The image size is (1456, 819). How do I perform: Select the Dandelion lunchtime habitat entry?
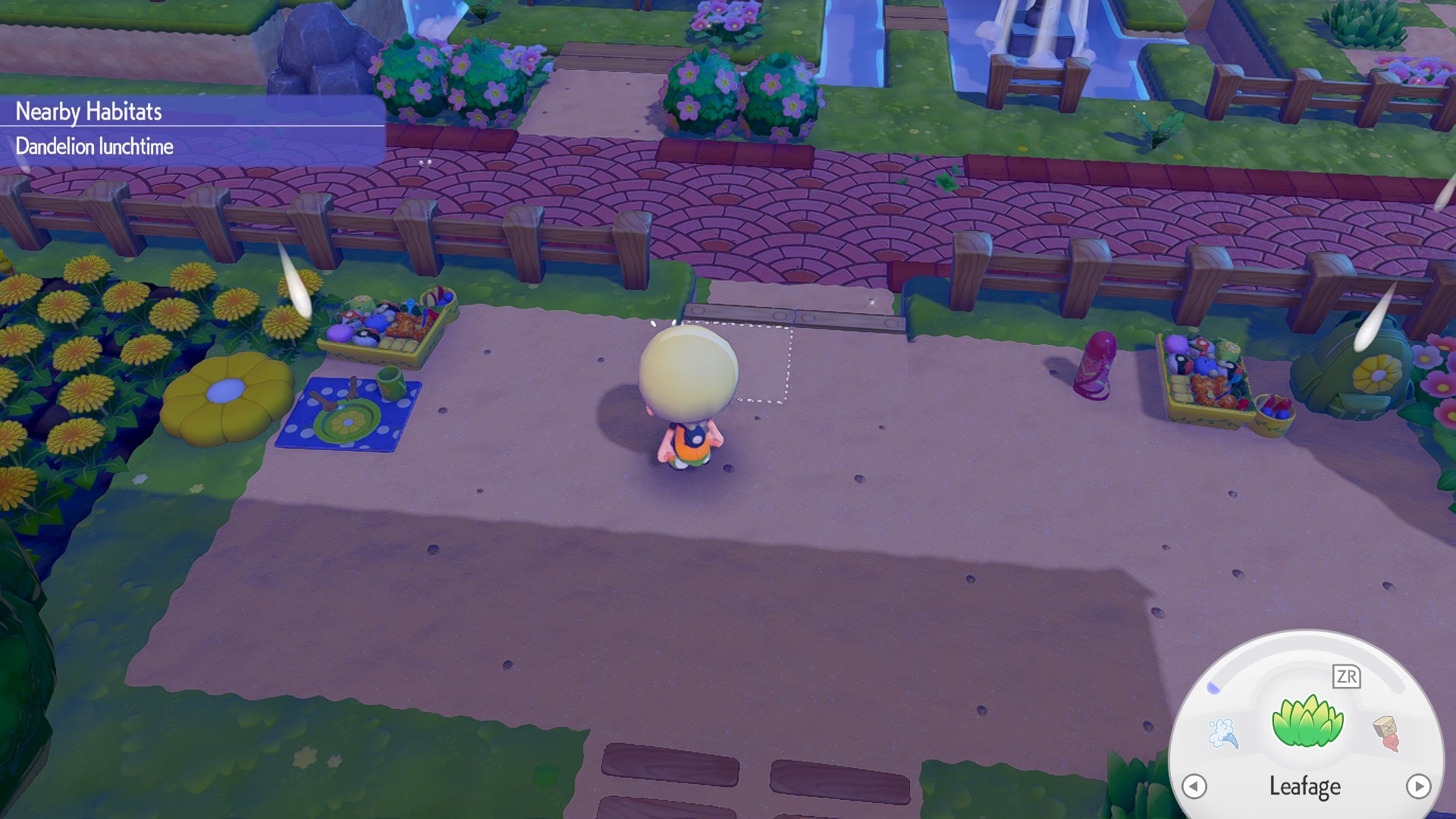tap(95, 146)
